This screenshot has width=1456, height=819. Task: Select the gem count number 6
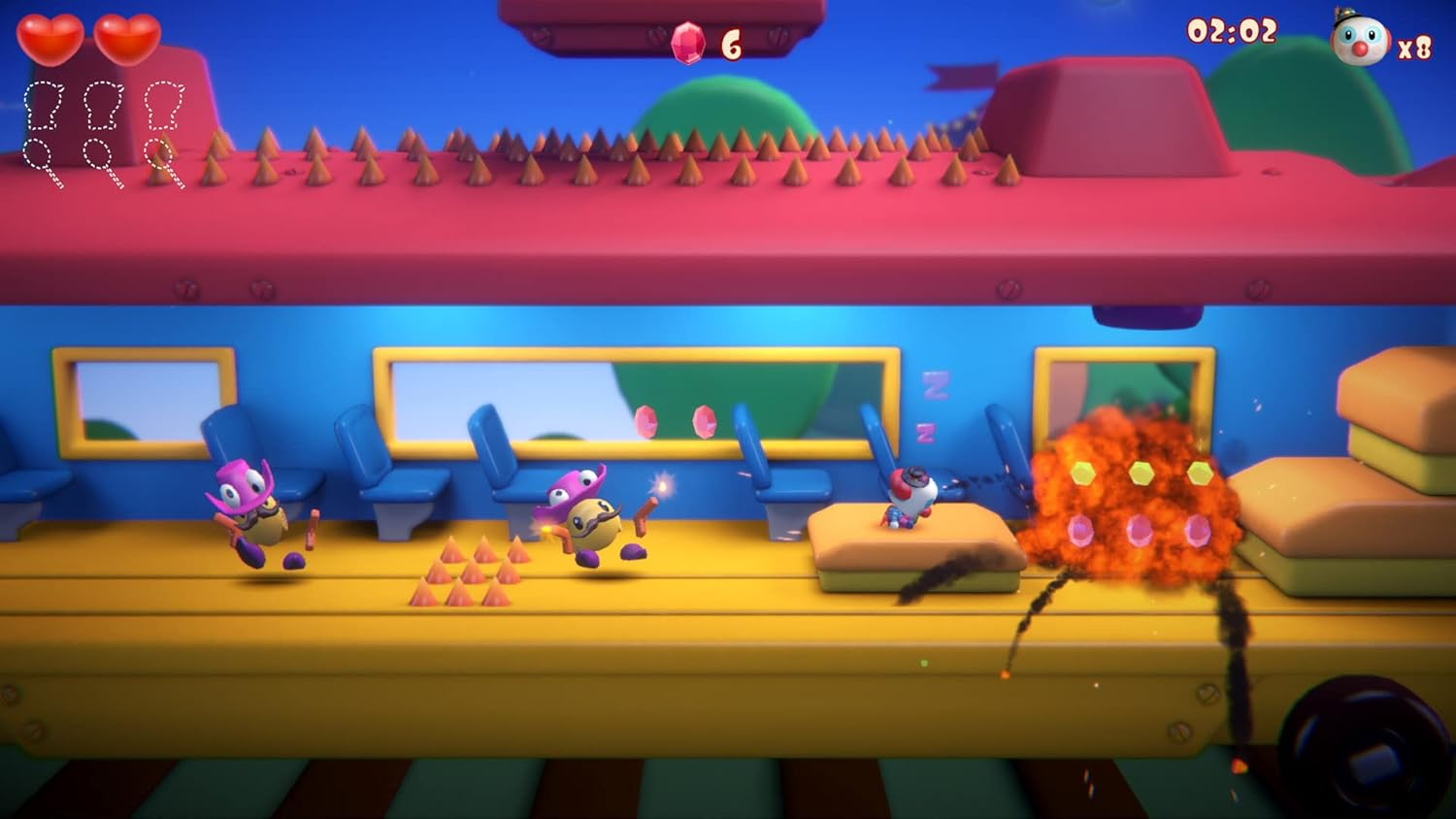click(733, 44)
